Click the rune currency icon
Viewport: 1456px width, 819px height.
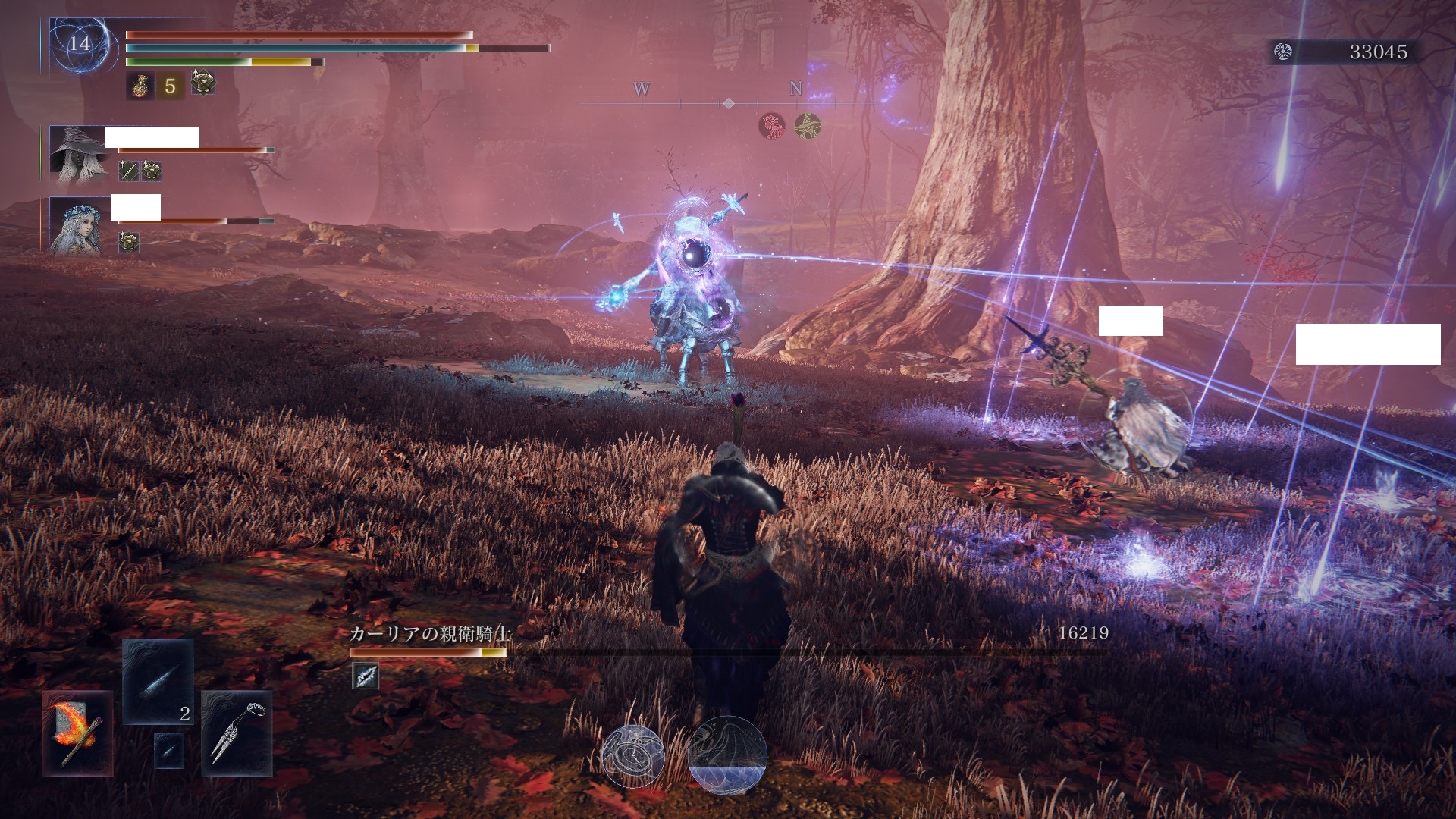pyautogui.click(x=1283, y=52)
